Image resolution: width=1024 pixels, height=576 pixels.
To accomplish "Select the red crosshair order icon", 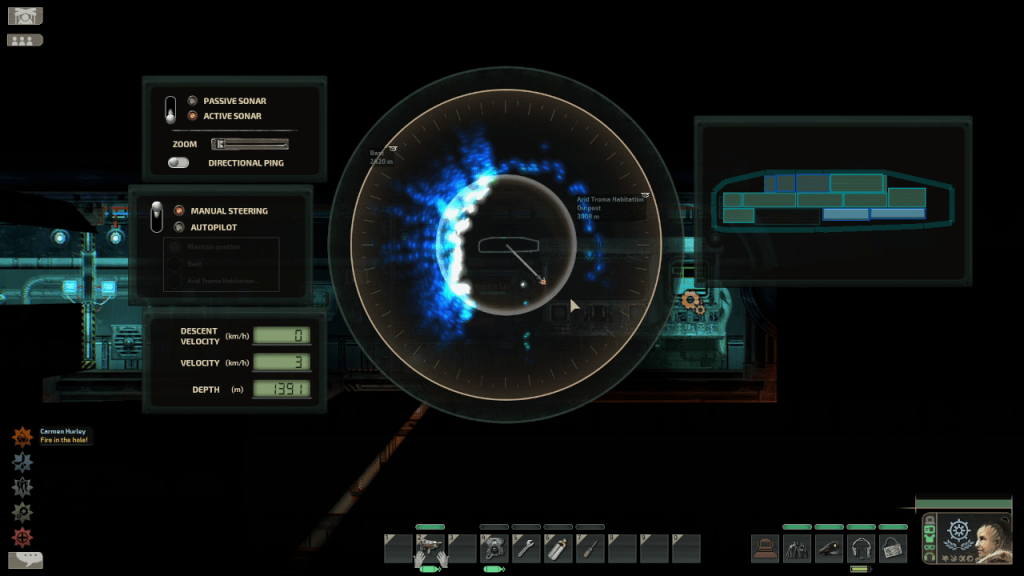I will click(x=22, y=537).
